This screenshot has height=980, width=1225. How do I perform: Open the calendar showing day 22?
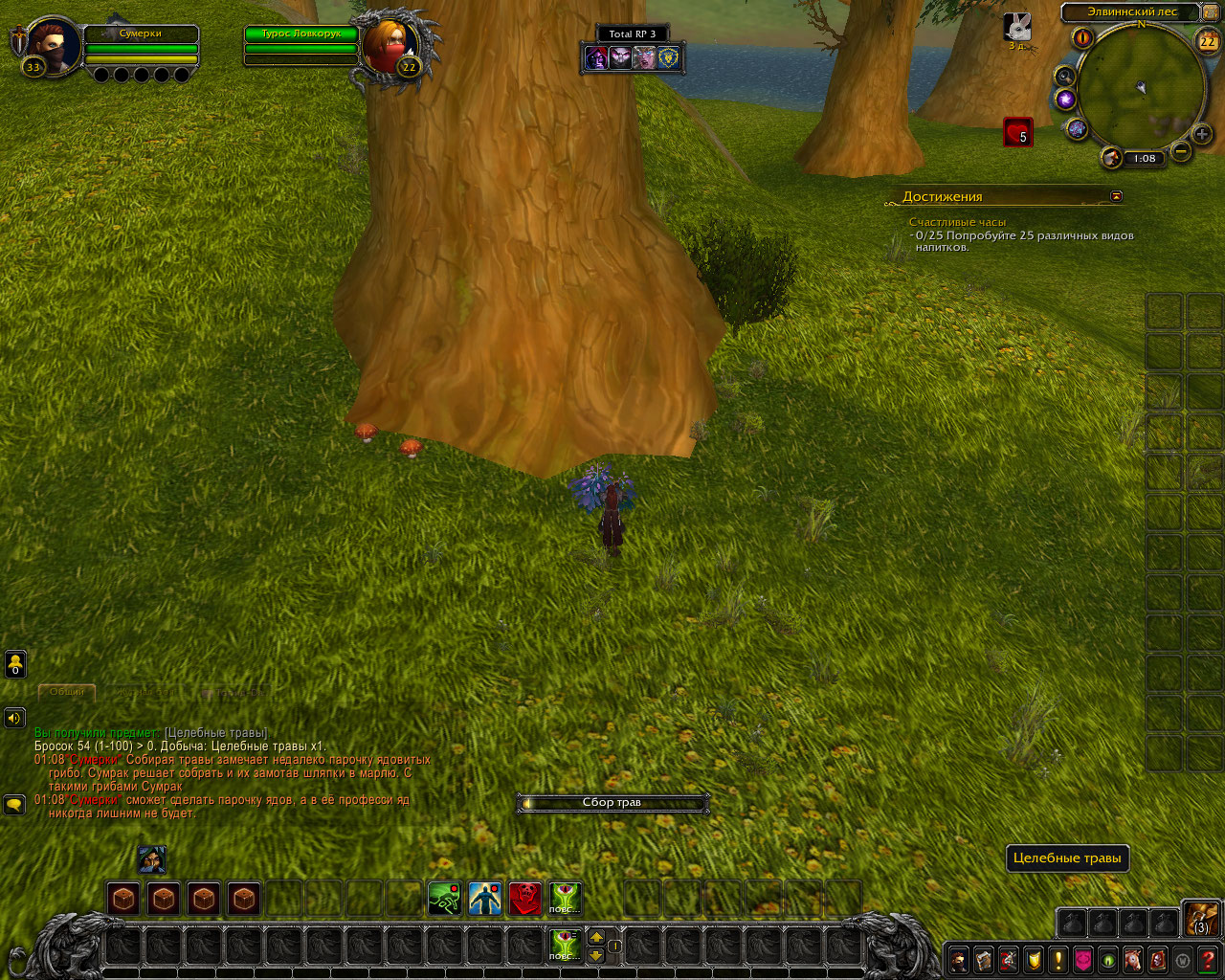1207,41
